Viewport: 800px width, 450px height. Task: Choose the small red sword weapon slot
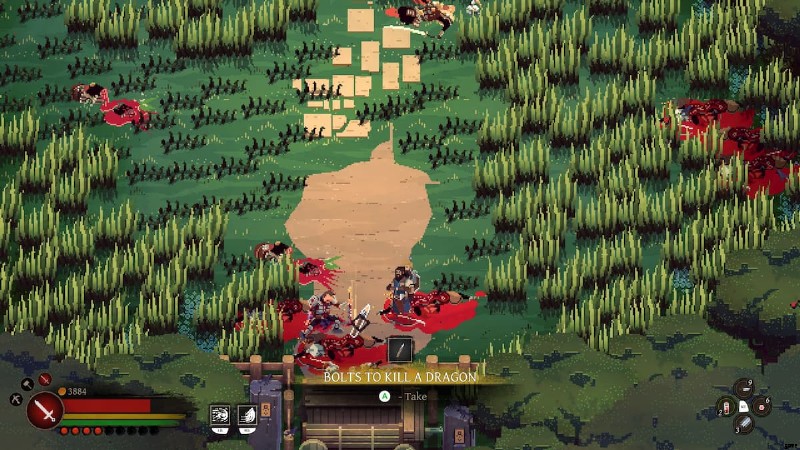(45, 380)
